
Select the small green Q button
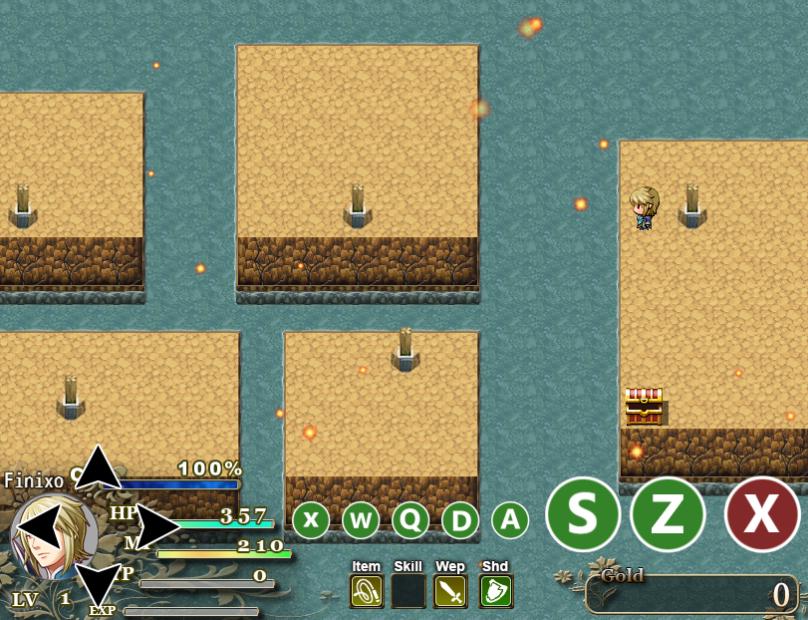point(411,520)
